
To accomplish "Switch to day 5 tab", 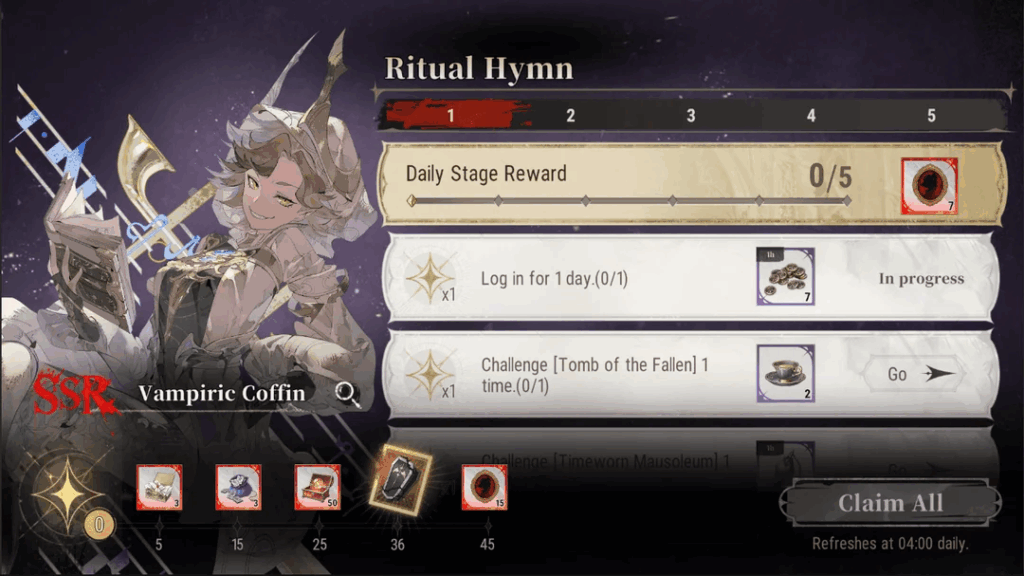I will 930,116.
